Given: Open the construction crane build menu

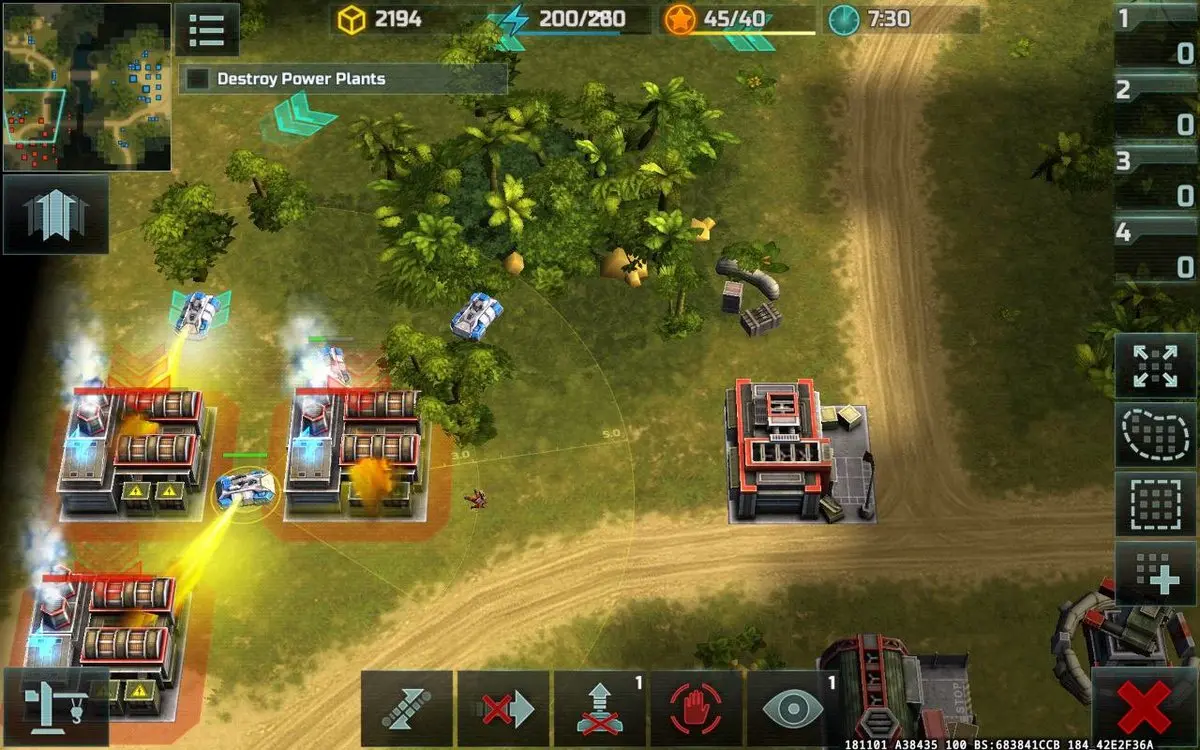Looking at the screenshot, I should 56,707.
